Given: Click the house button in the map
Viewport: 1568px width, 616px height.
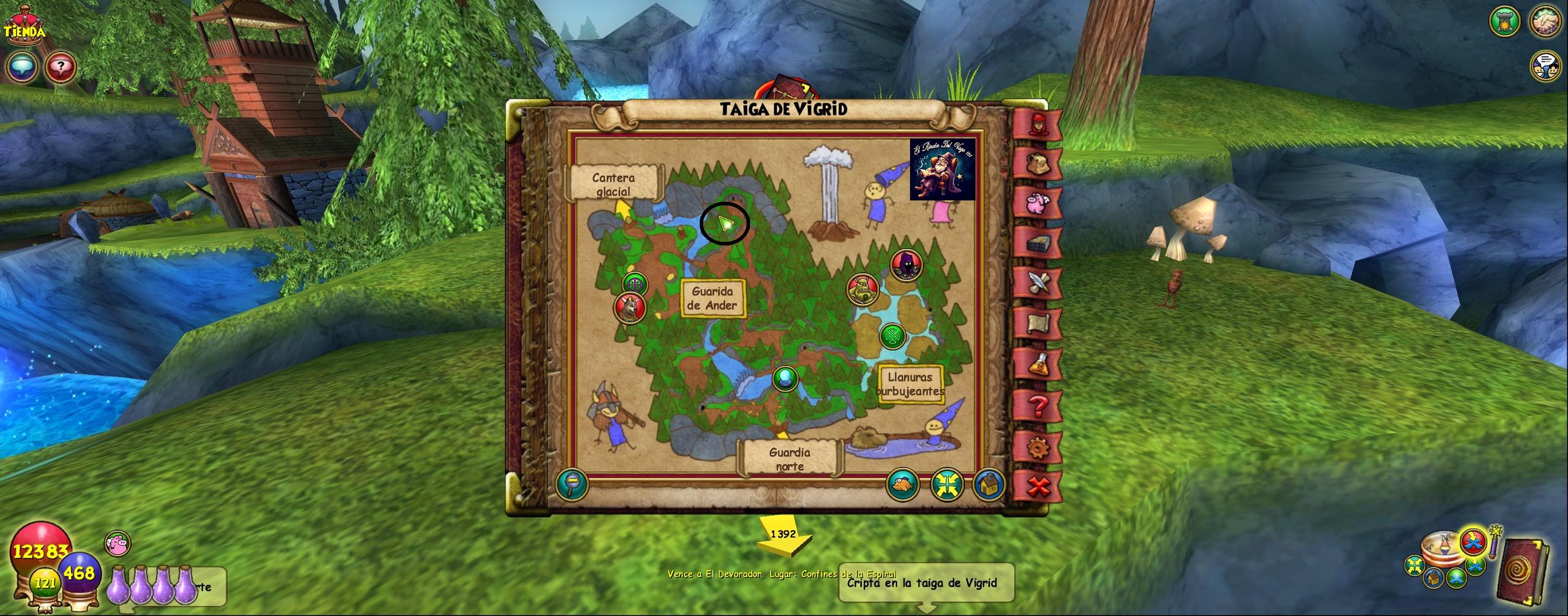Looking at the screenshot, I should [987, 484].
